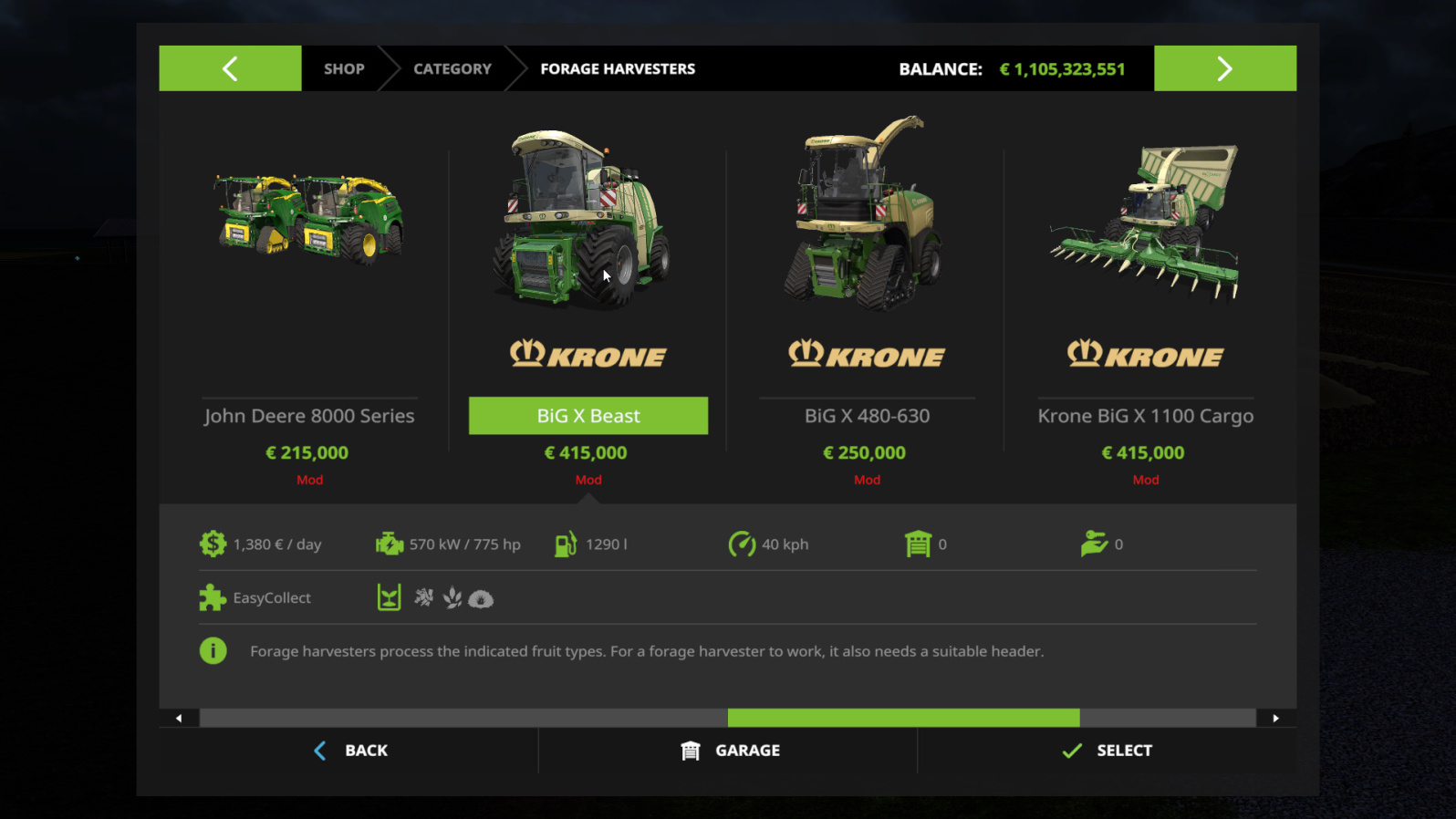The height and width of the screenshot is (819, 1456).
Task: Select the engine power icon showing 570 kW
Action: point(390,543)
